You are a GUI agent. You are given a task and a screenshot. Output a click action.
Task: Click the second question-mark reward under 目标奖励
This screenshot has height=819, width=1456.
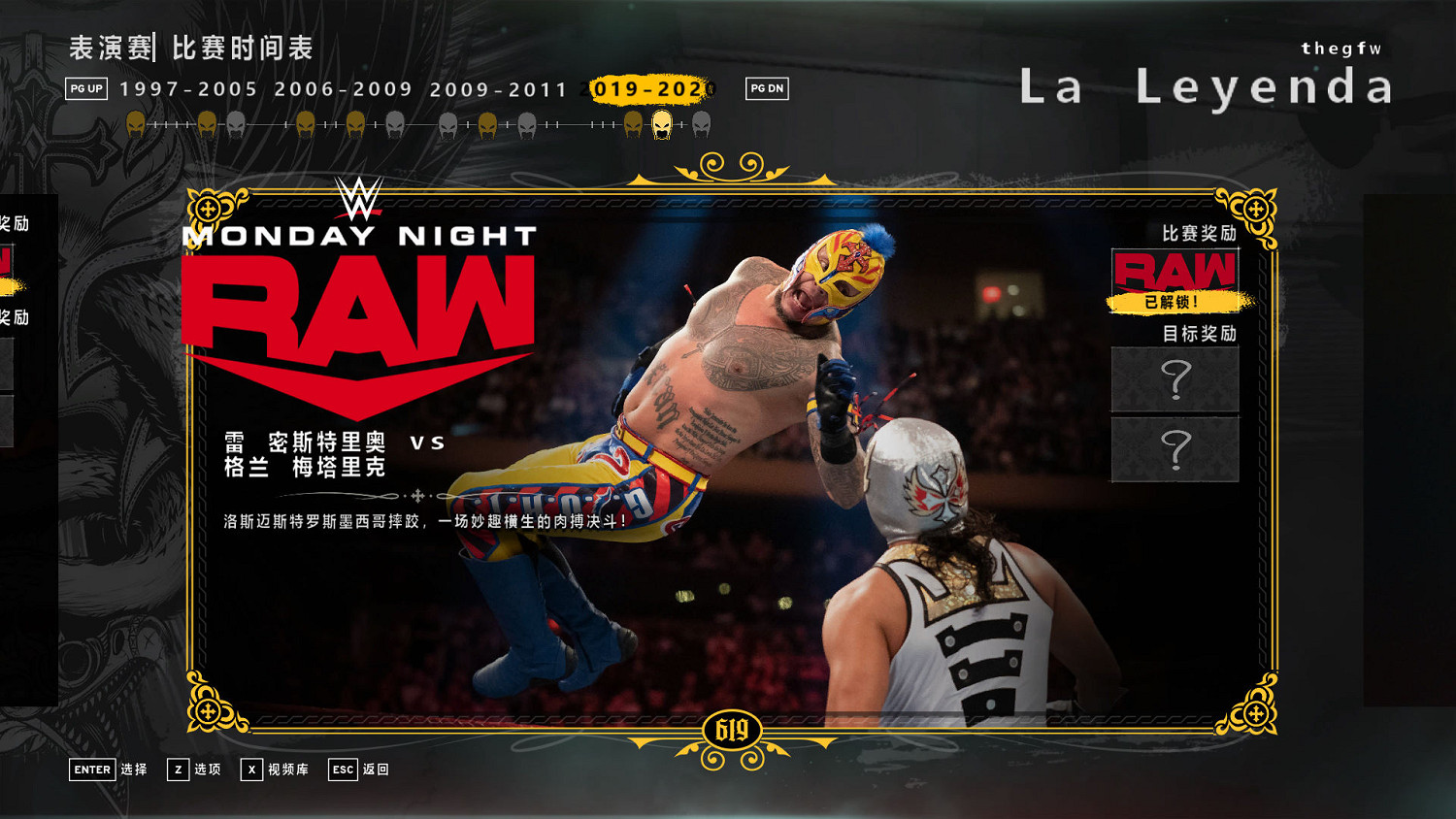click(x=1175, y=449)
